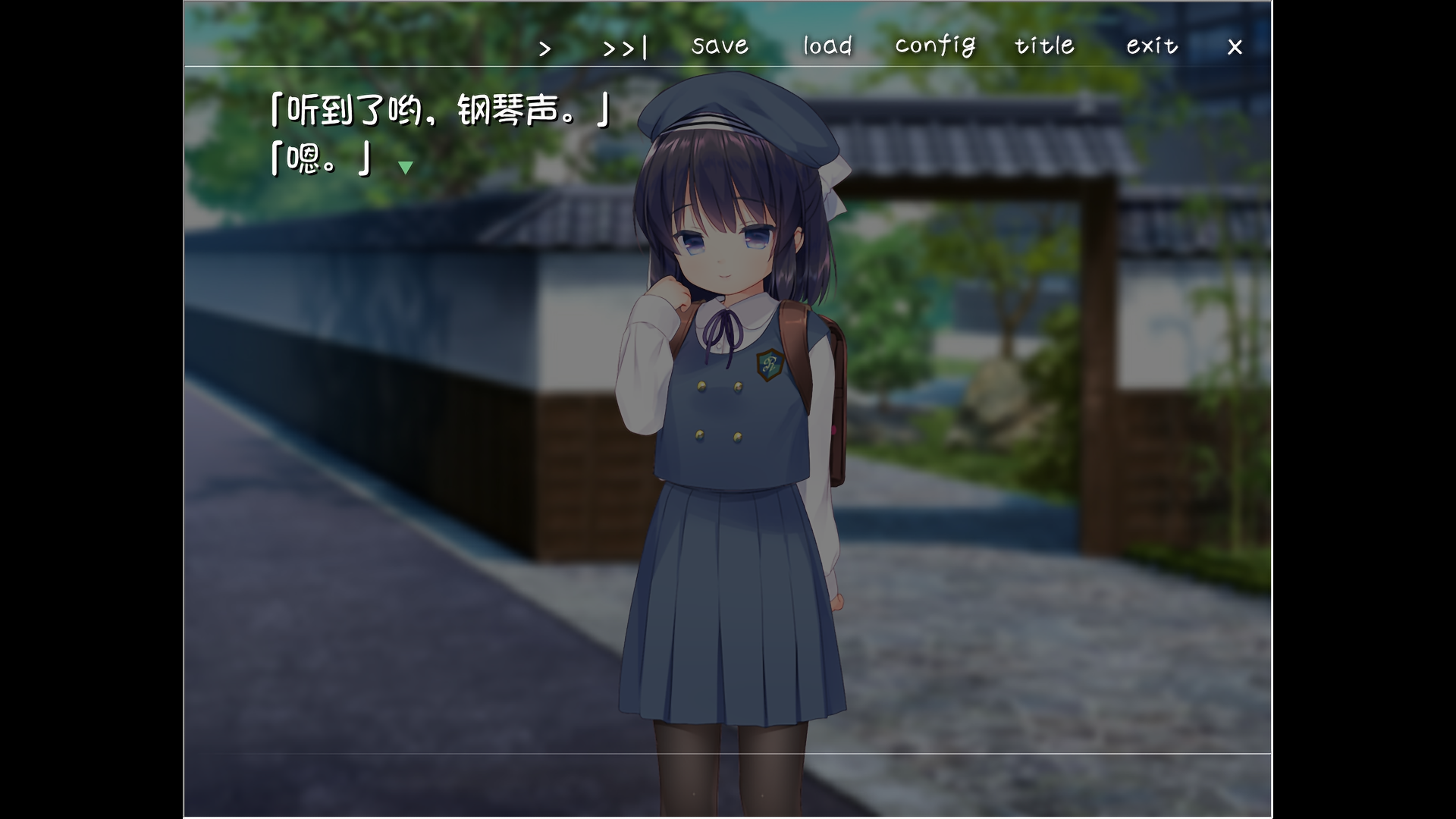The image size is (1456, 819).
Task: Select the title menu item
Action: coord(1043,46)
